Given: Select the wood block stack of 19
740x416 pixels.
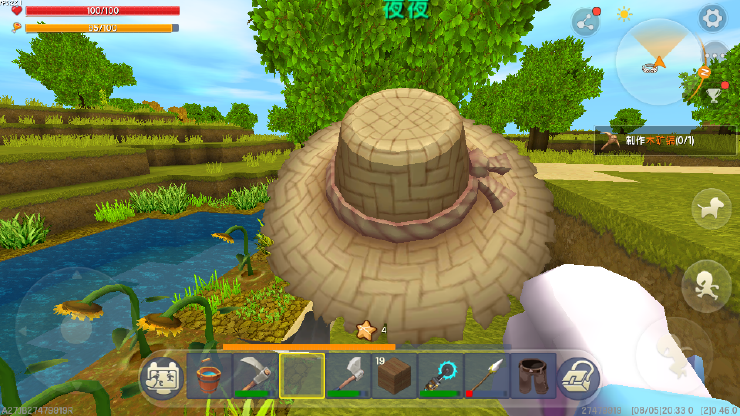Looking at the screenshot, I should point(393,377).
